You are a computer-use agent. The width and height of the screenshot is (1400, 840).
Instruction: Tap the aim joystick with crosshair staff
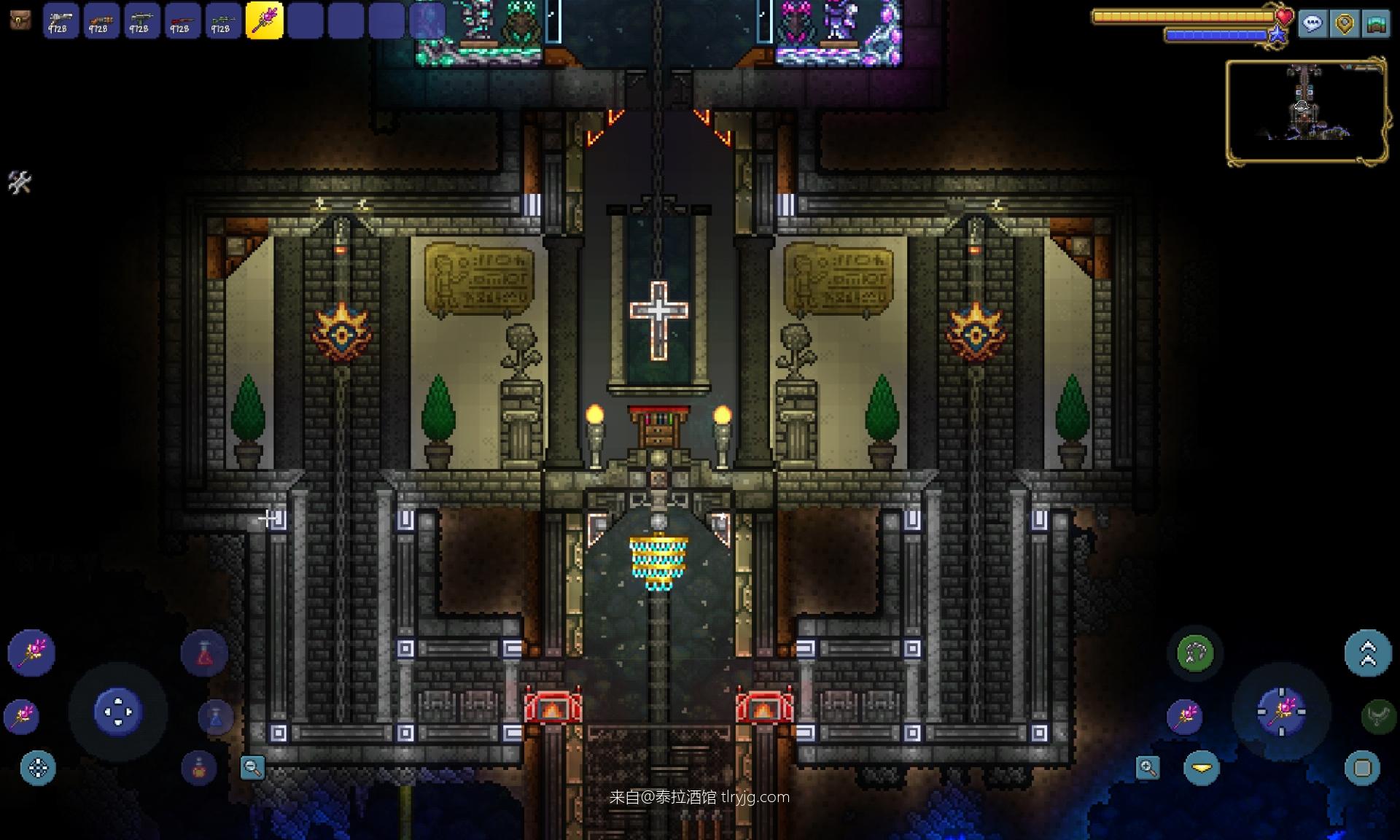(1281, 710)
